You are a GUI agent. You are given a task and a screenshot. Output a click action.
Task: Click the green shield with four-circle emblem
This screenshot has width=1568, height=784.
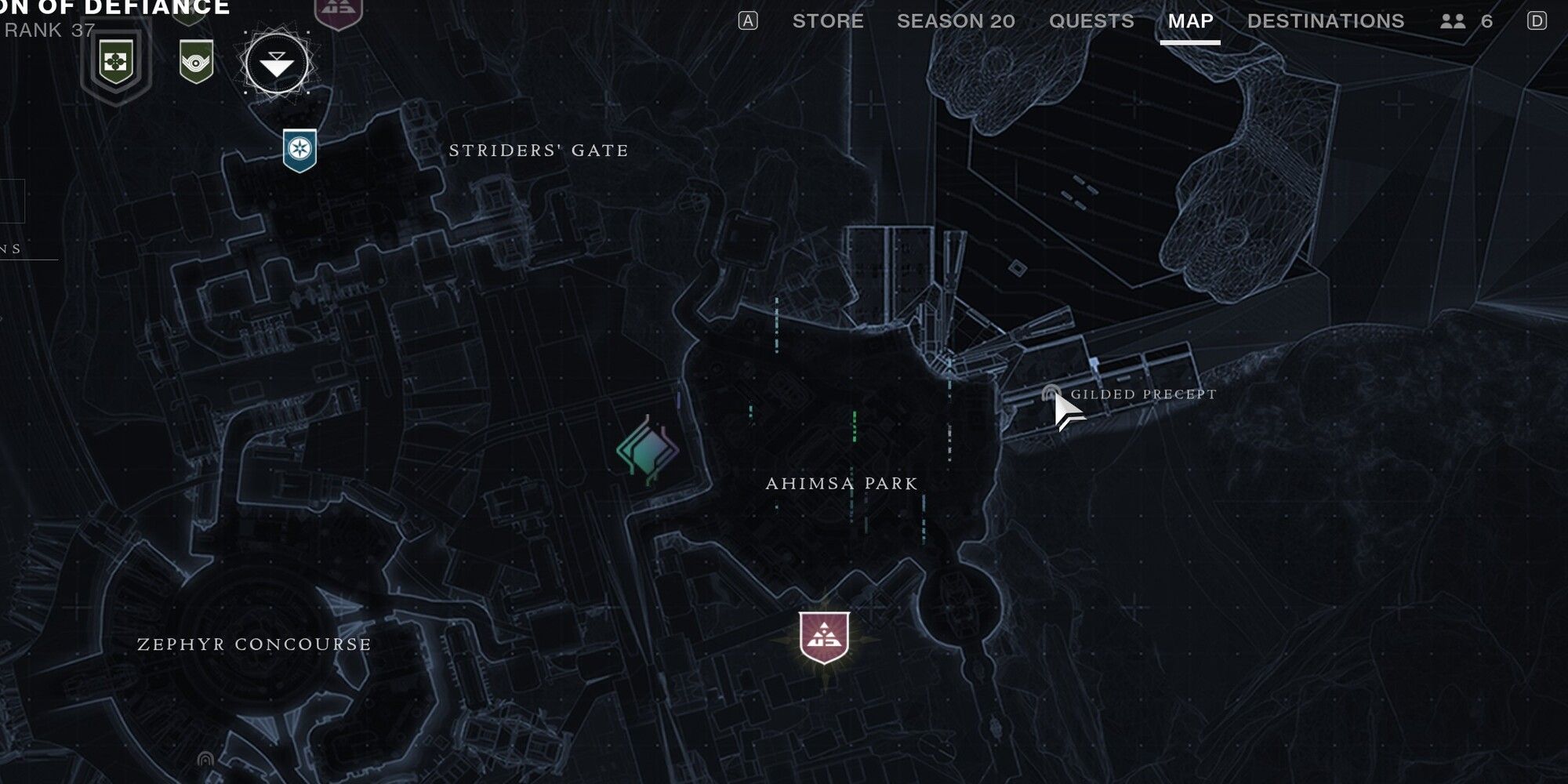(116, 63)
